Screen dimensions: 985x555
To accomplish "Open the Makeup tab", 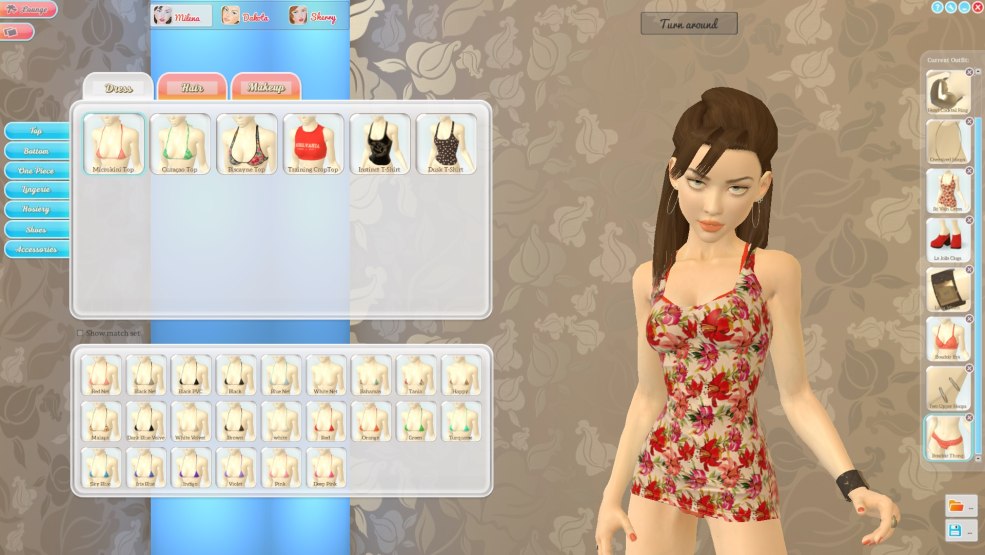I will click(266, 87).
